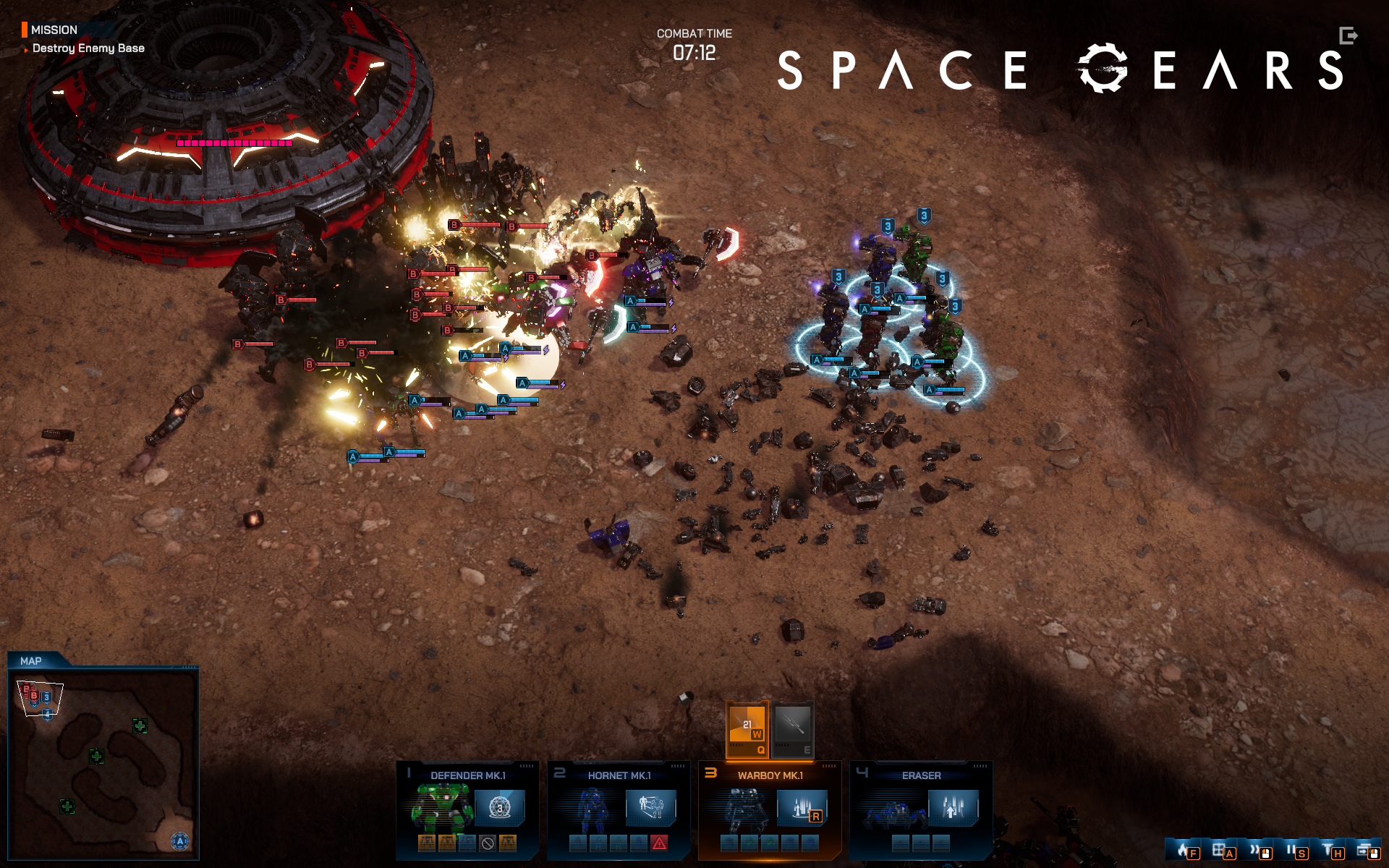
Task: Use Hornet's mech-silhouette skill icon
Action: click(650, 807)
